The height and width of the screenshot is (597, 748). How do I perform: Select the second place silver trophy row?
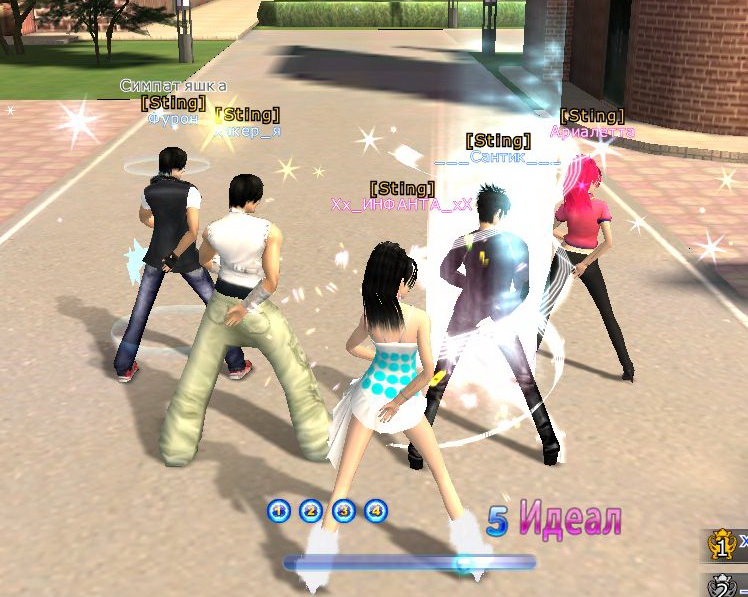click(727, 585)
